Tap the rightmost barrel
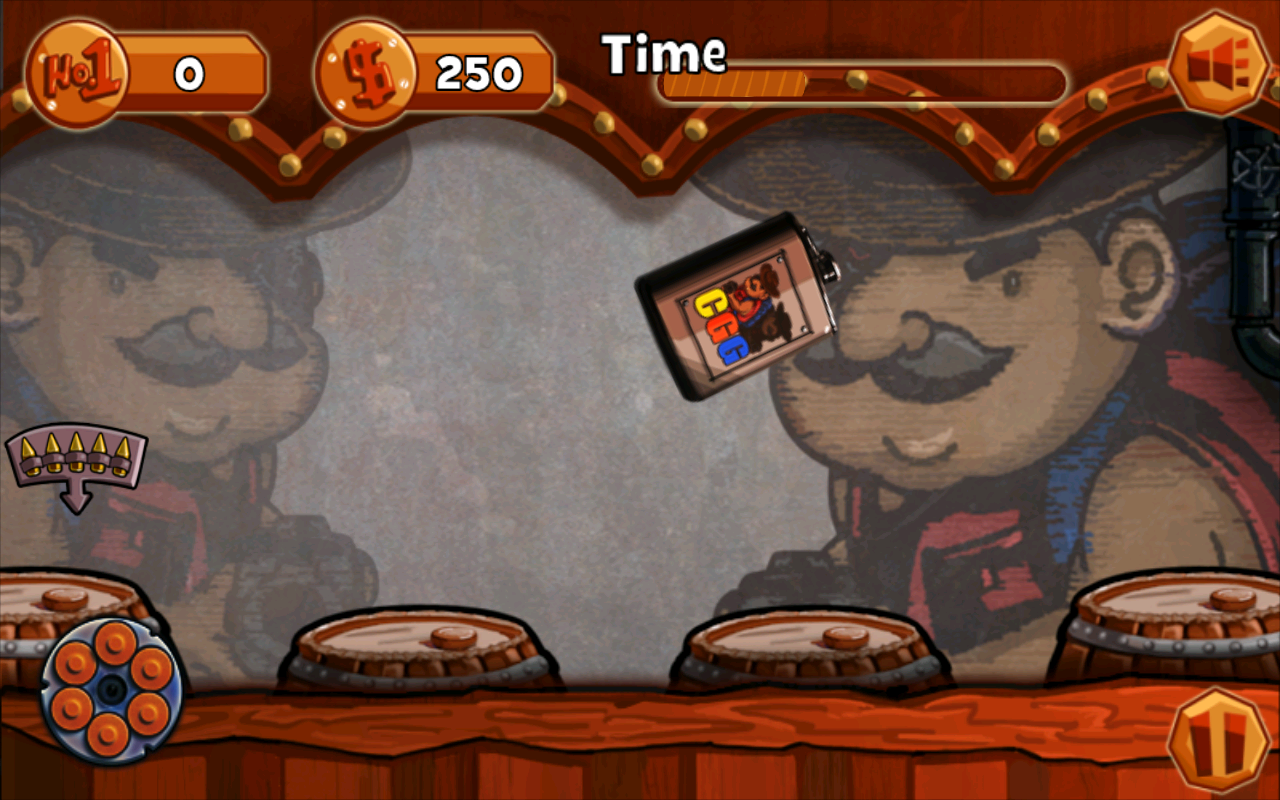1280x800 pixels. [x=1180, y=630]
